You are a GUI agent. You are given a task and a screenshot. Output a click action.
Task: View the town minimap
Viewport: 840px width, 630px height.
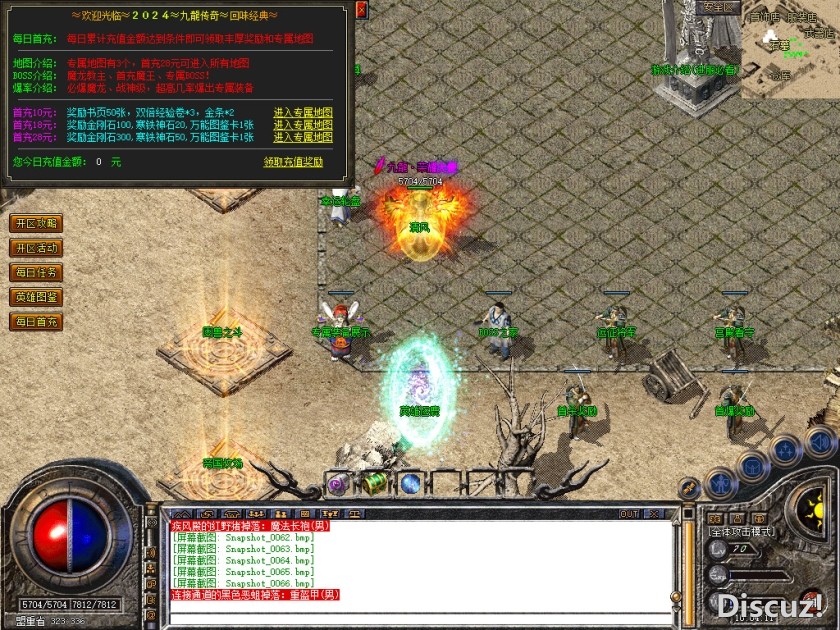[790, 45]
